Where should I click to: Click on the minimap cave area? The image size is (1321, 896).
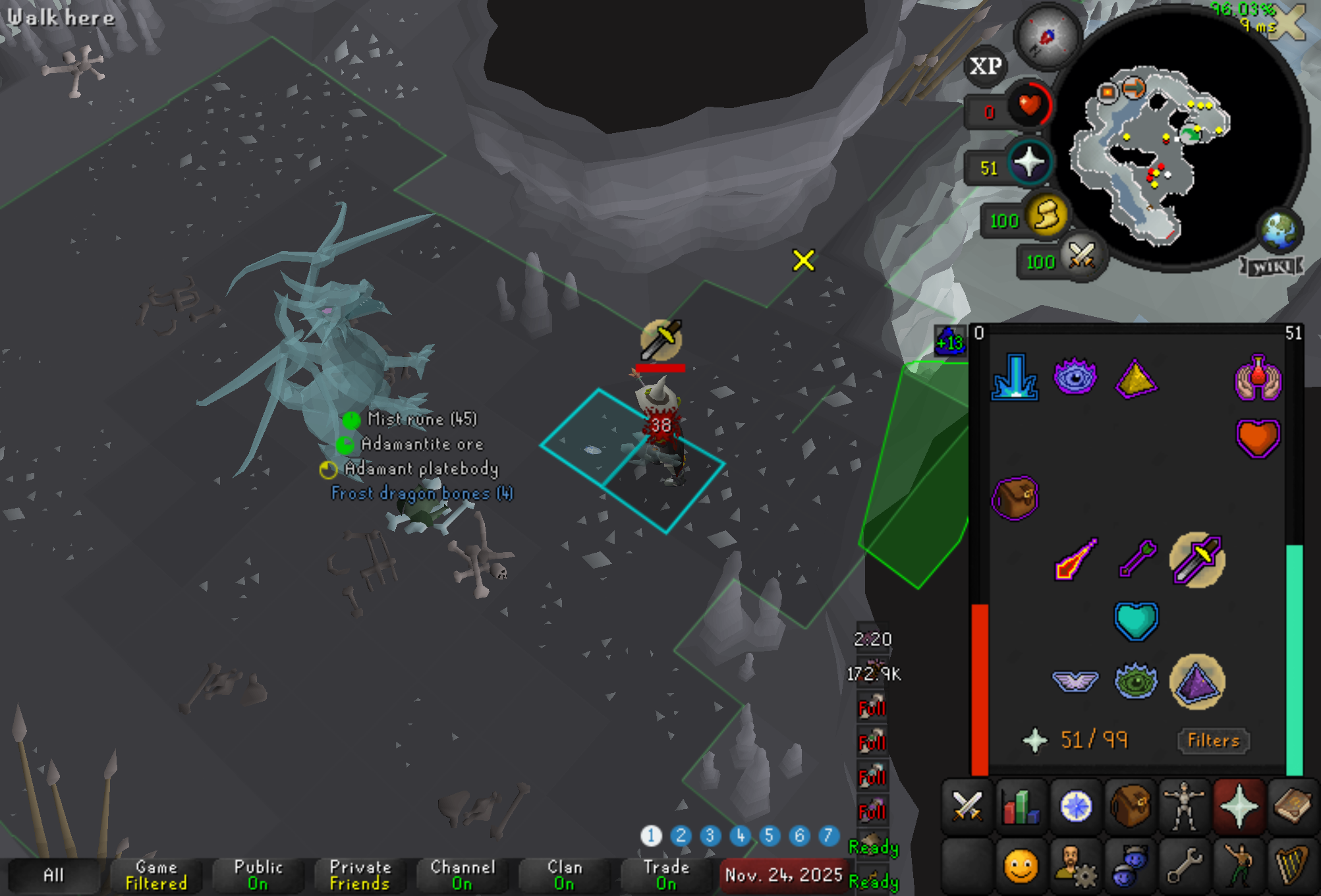click(1146, 152)
